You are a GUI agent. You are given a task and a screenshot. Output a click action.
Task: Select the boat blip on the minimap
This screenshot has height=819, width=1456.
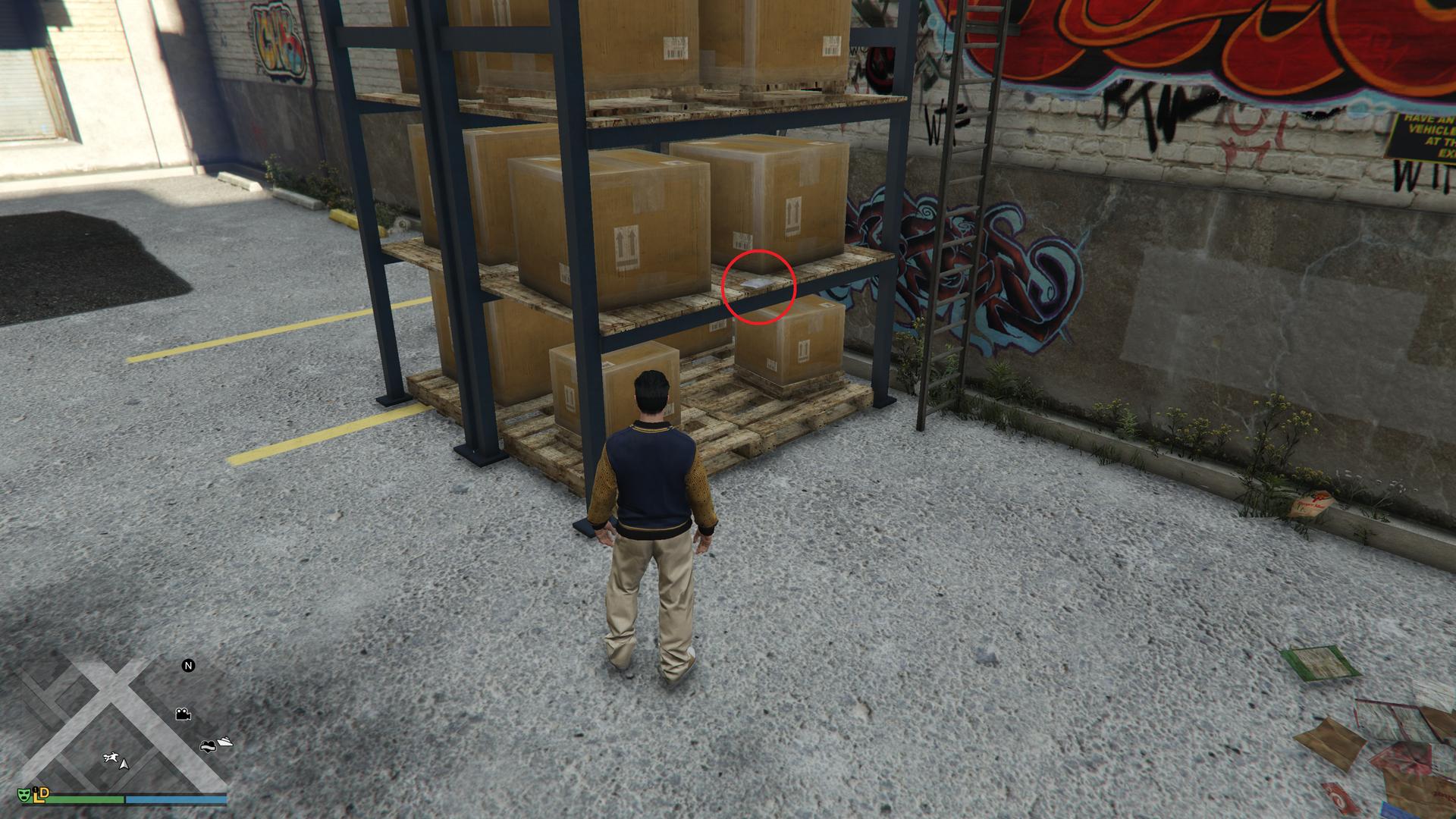(x=224, y=742)
